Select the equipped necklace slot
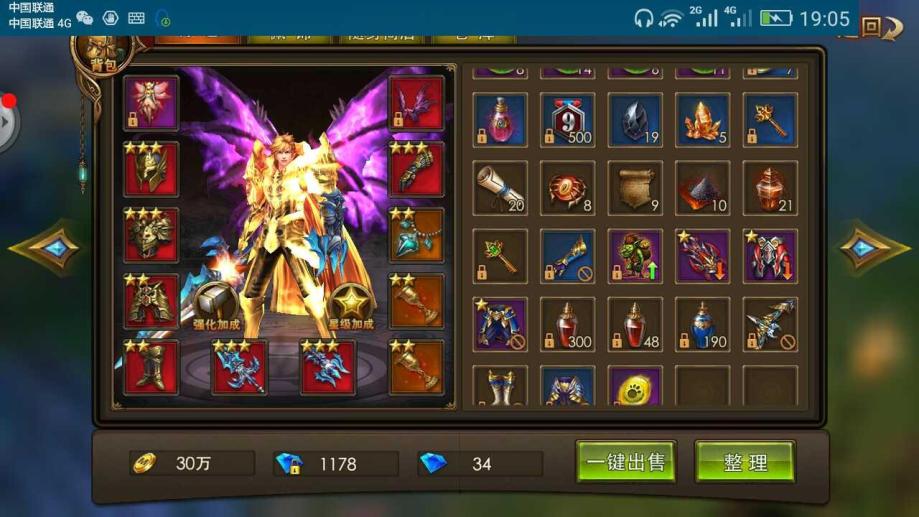The height and width of the screenshot is (517, 919). point(416,235)
